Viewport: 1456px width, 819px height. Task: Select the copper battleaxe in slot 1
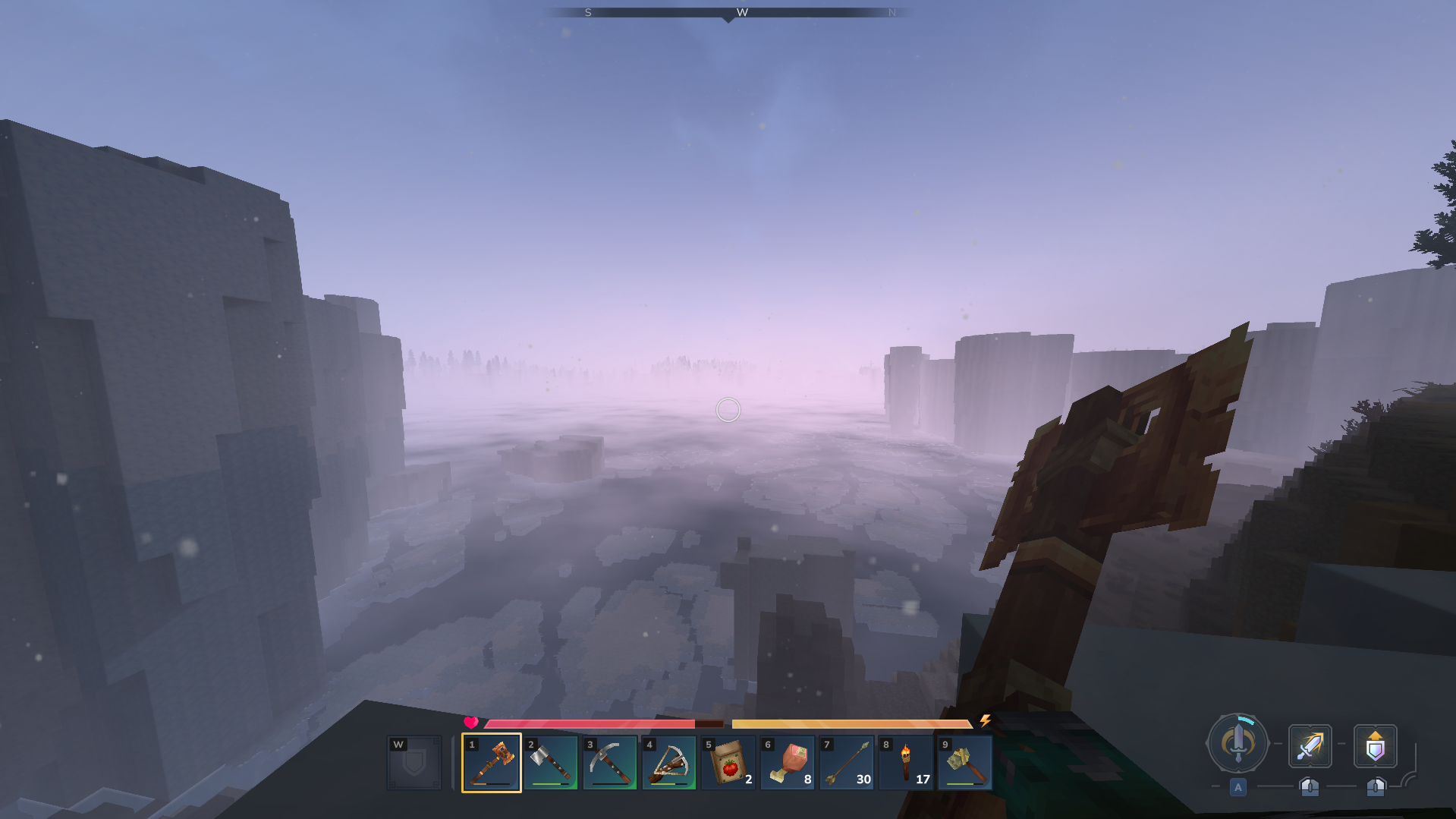point(492,762)
